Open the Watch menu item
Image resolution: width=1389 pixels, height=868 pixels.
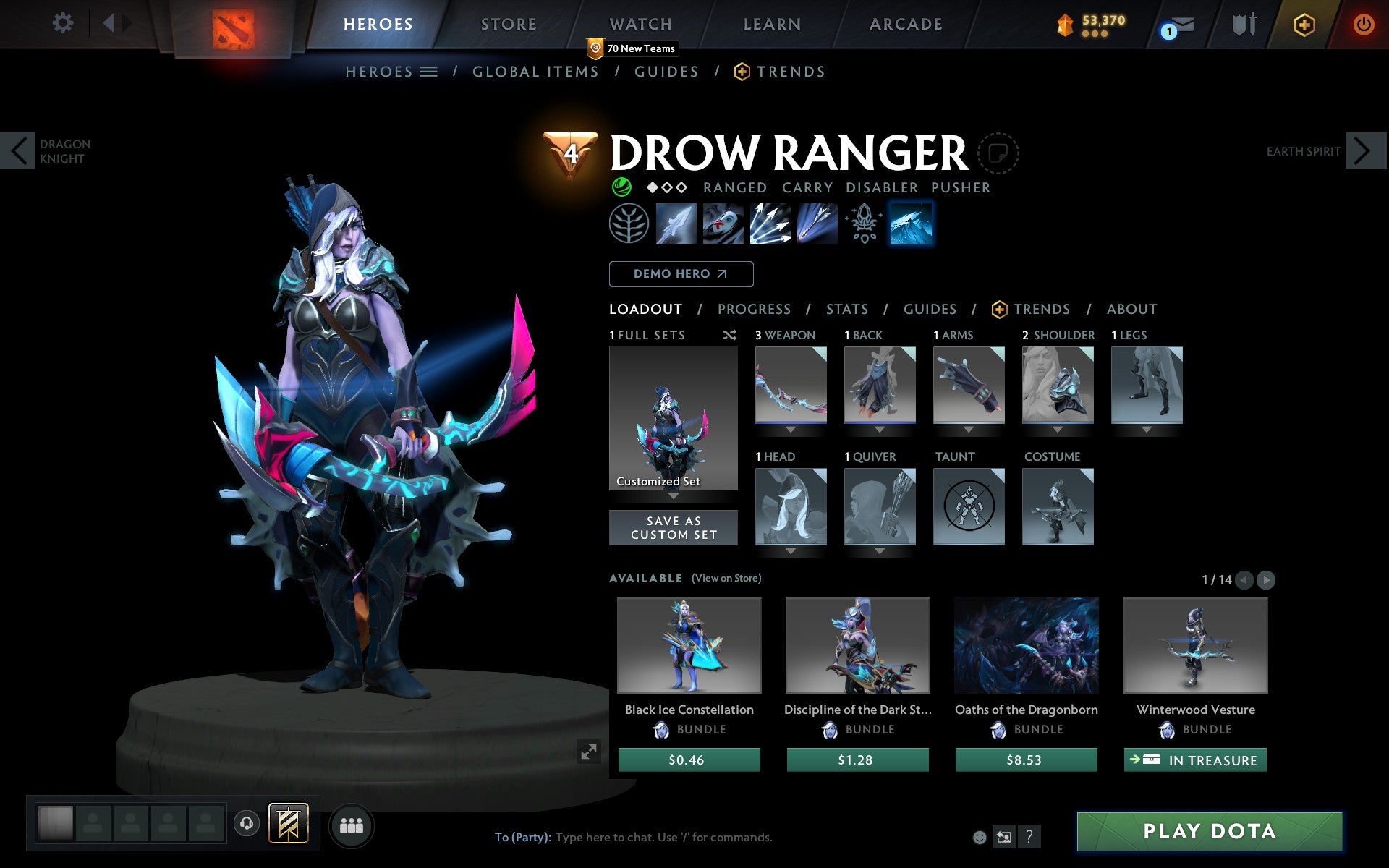click(x=640, y=23)
